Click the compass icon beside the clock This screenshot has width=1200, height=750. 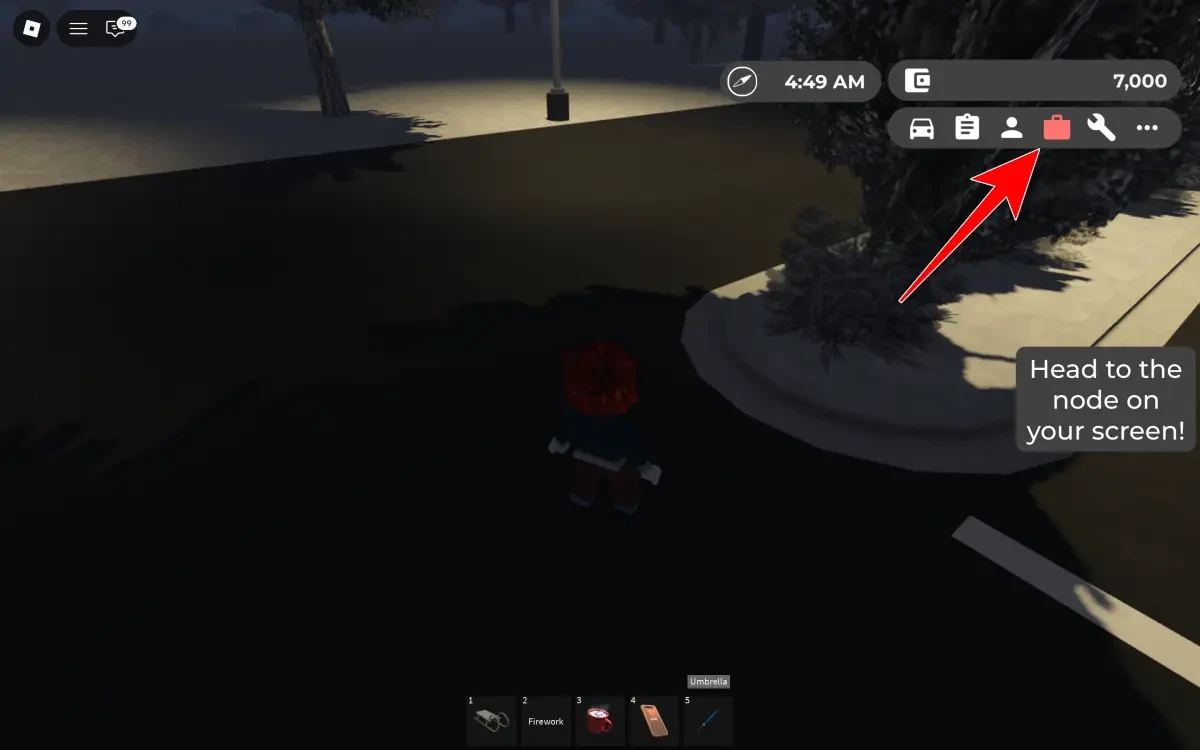pos(743,82)
